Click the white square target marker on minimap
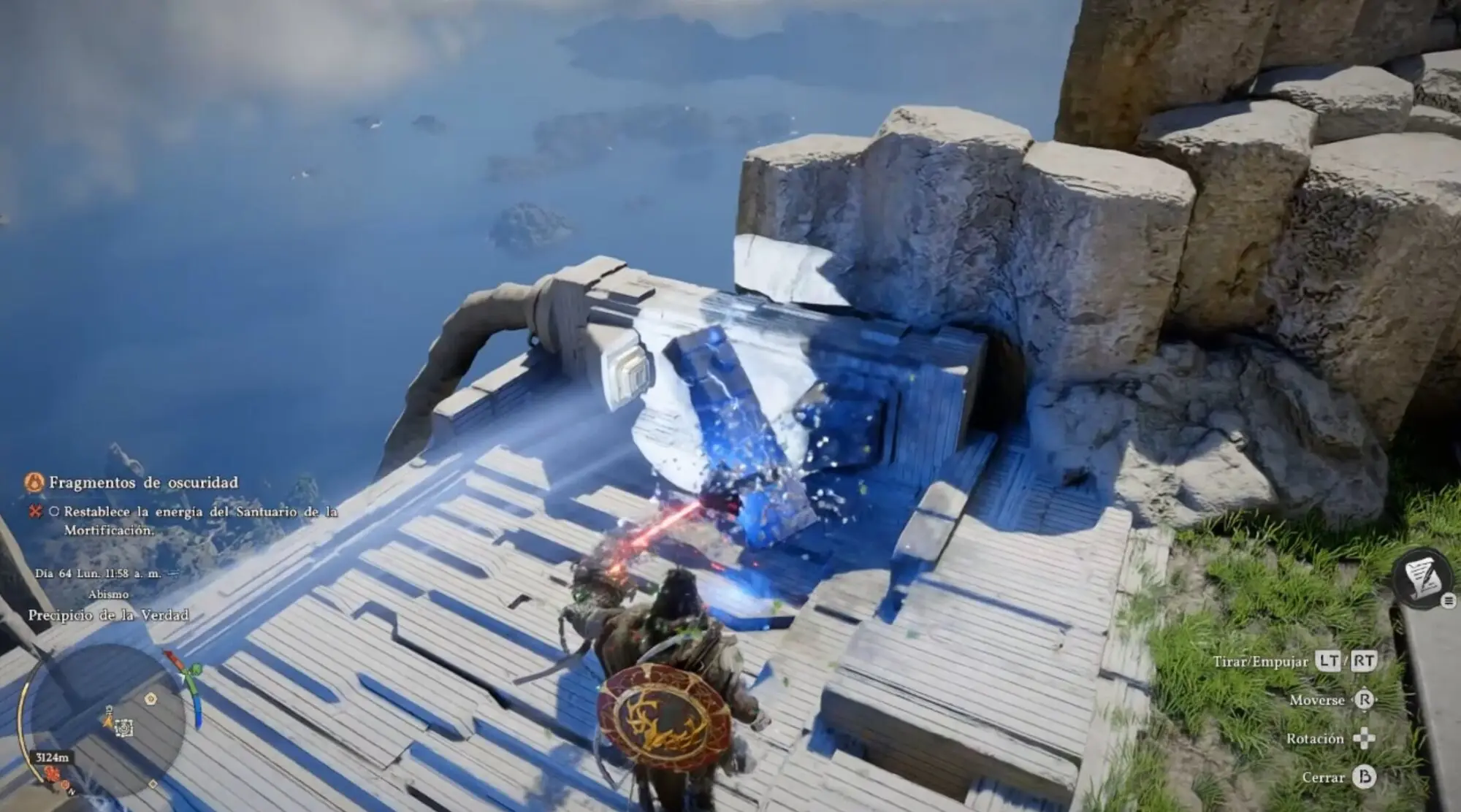This screenshot has height=812, width=1461. [125, 727]
